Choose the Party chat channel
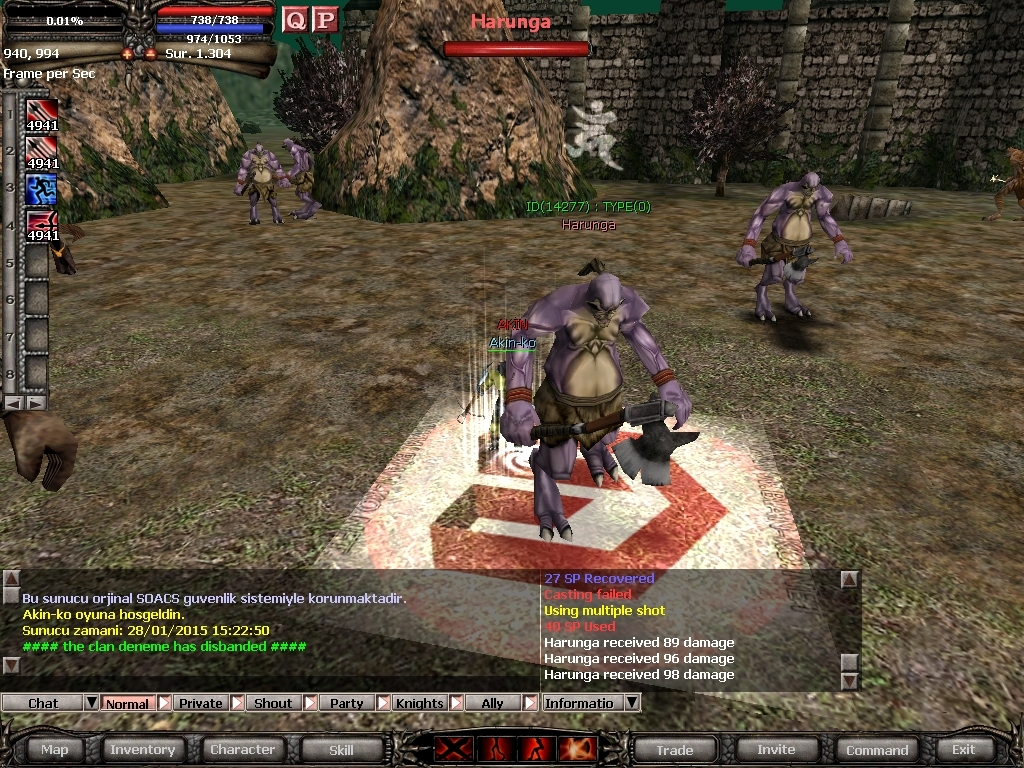Image resolution: width=1024 pixels, height=768 pixels. 346,703
